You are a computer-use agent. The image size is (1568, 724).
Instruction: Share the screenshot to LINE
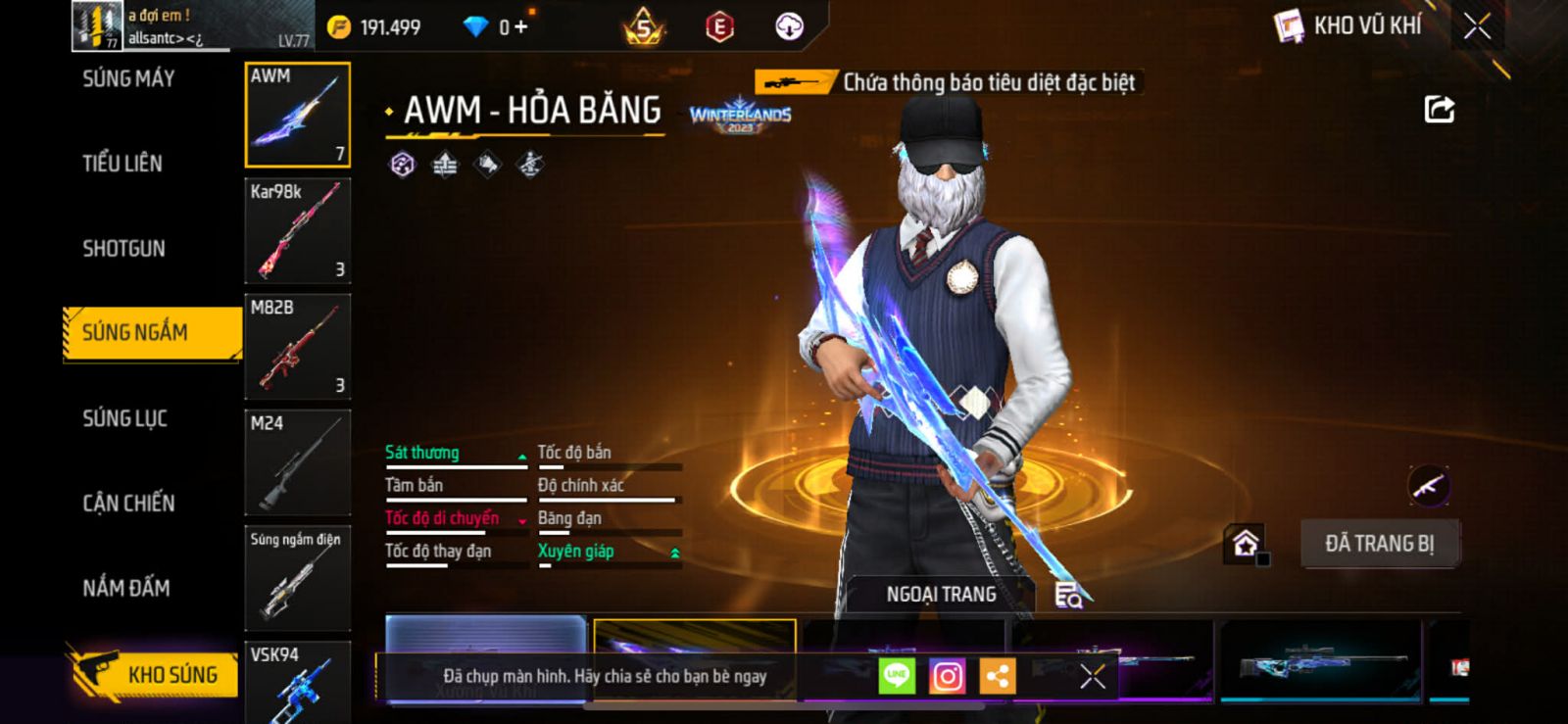tap(897, 676)
